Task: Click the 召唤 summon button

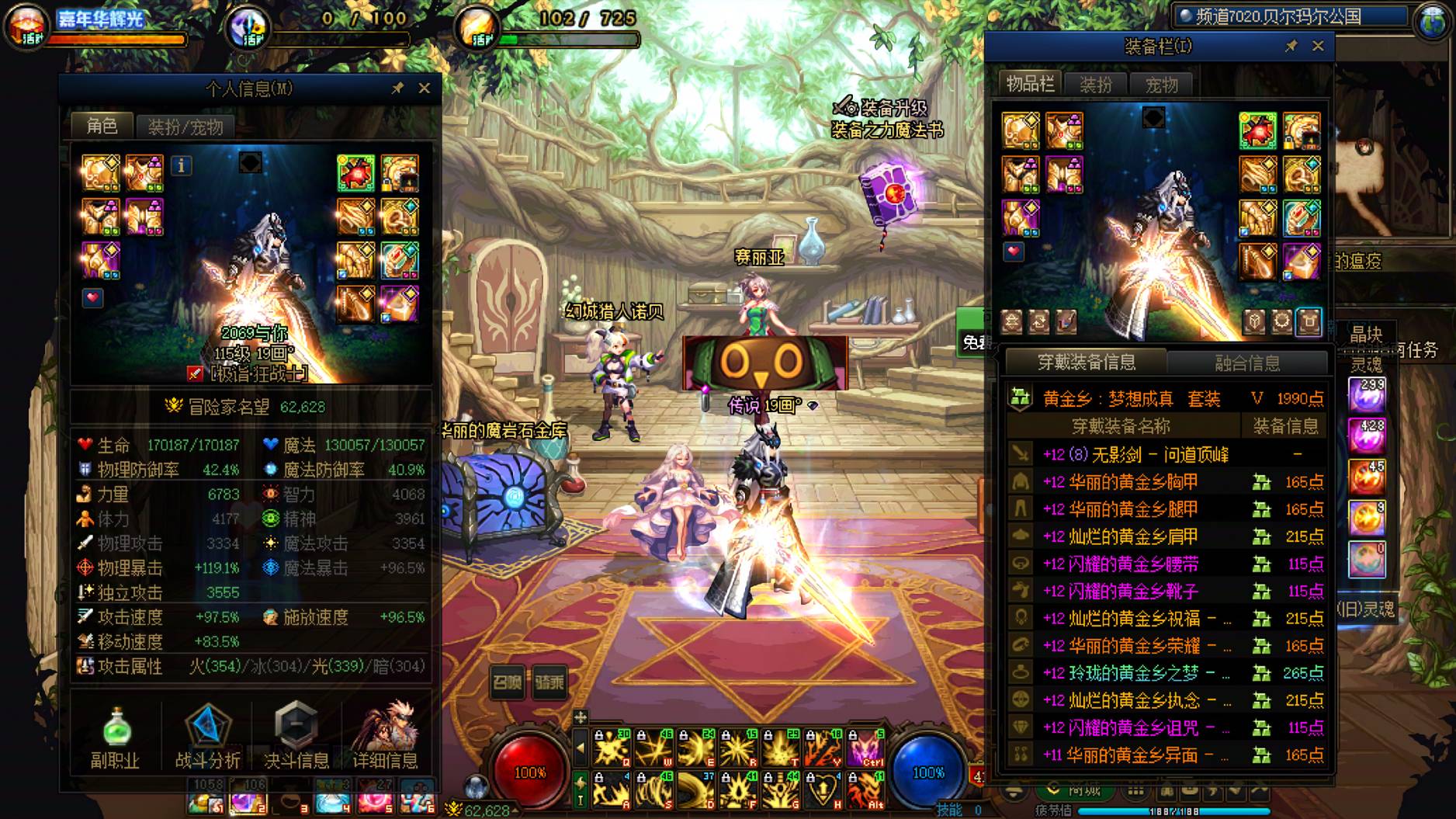Action: coord(508,682)
